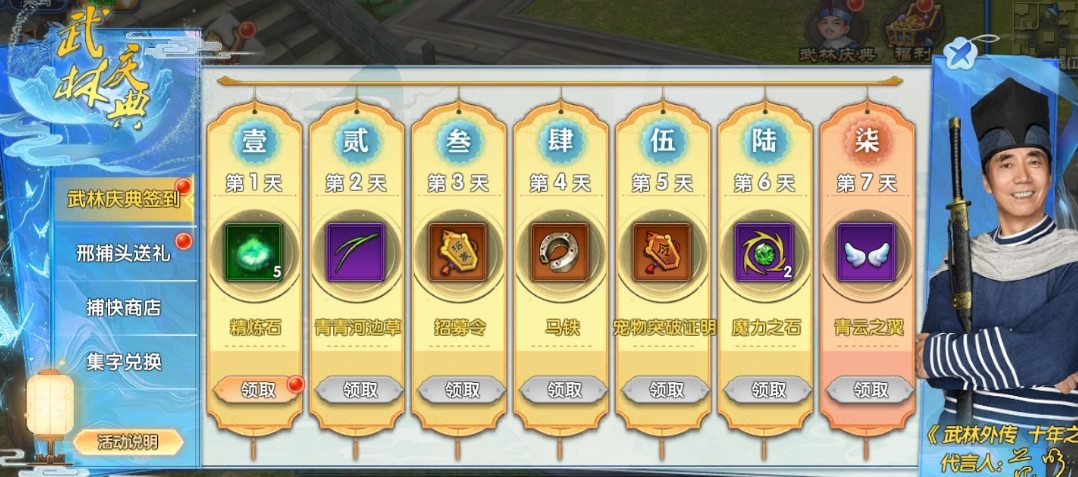The image size is (1078, 477).
Task: Go to the 集字兑换 tab
Action: 122,361
